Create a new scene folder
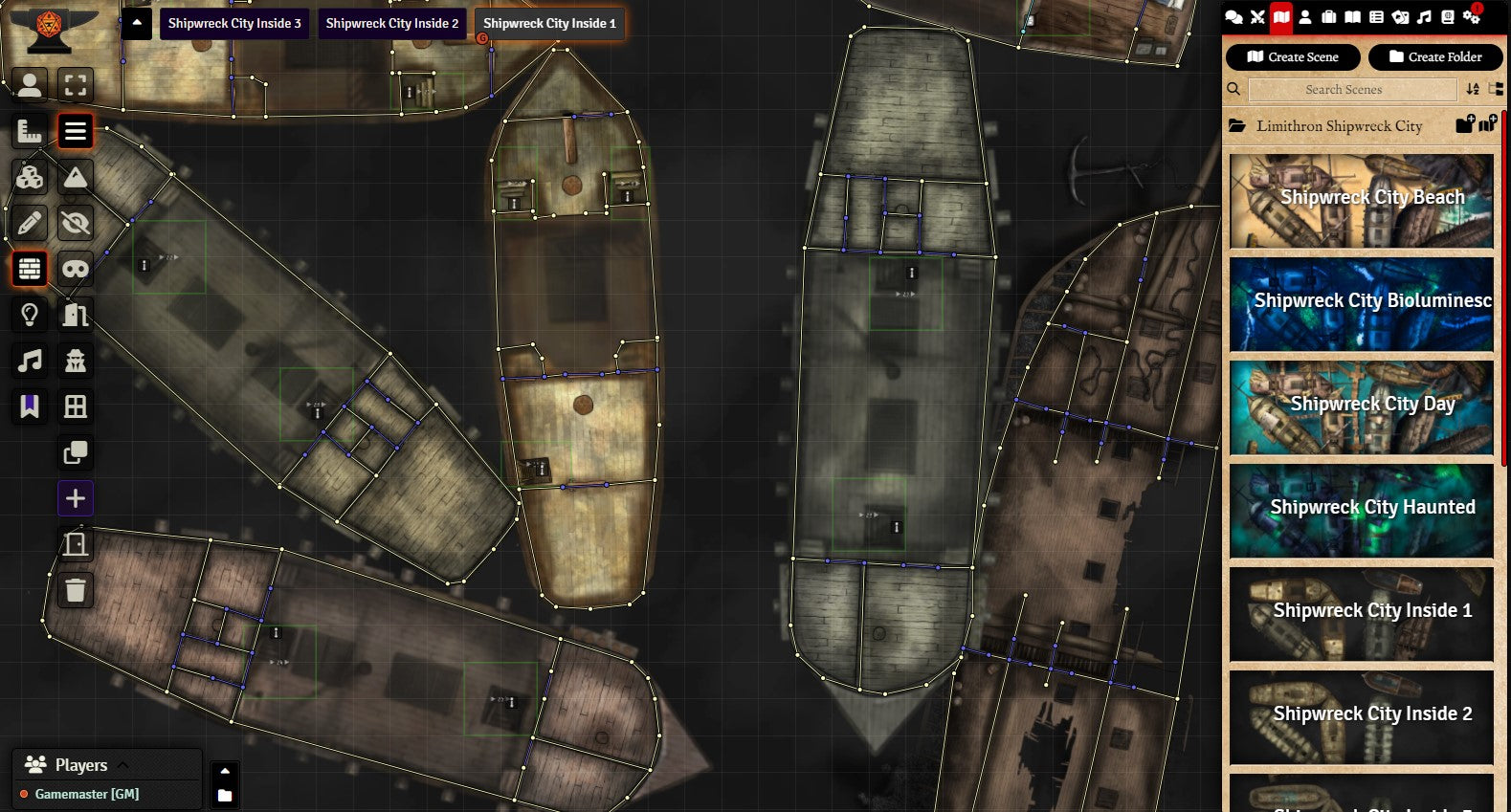 (x=1435, y=57)
